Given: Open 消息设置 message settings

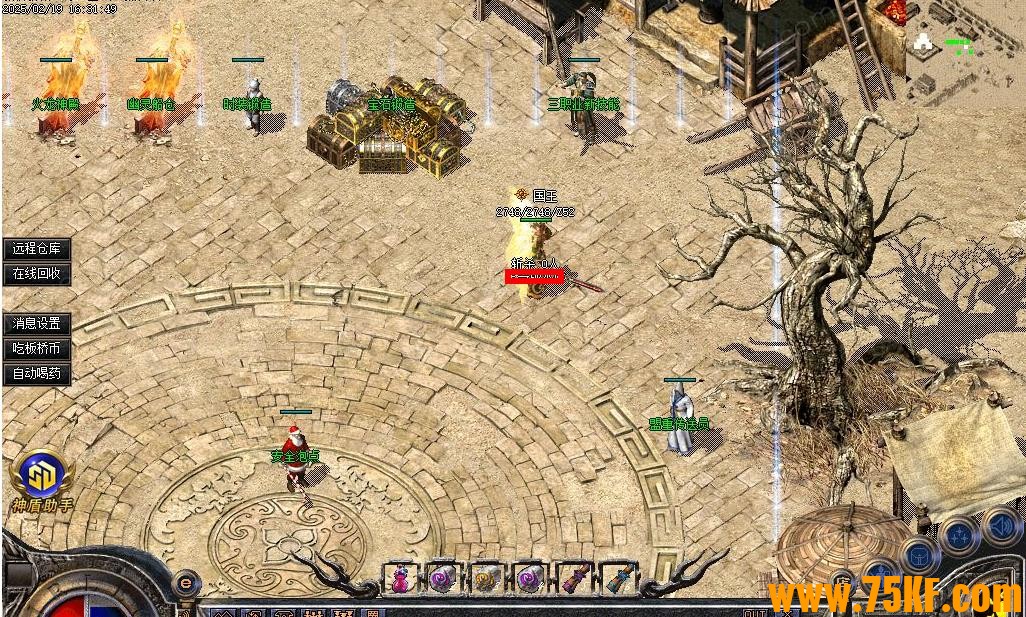Looking at the screenshot, I should coord(37,324).
